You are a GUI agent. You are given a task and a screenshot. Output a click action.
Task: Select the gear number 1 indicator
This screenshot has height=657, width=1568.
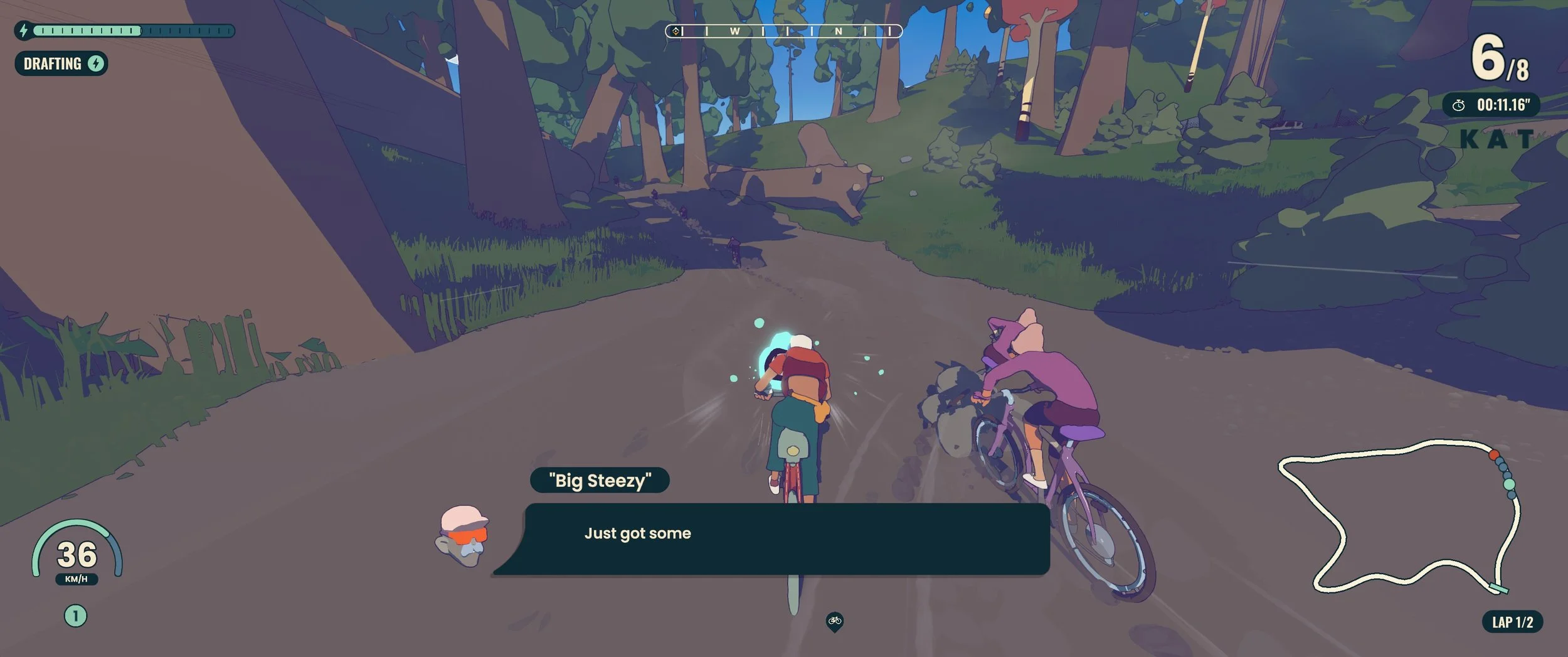coord(75,616)
